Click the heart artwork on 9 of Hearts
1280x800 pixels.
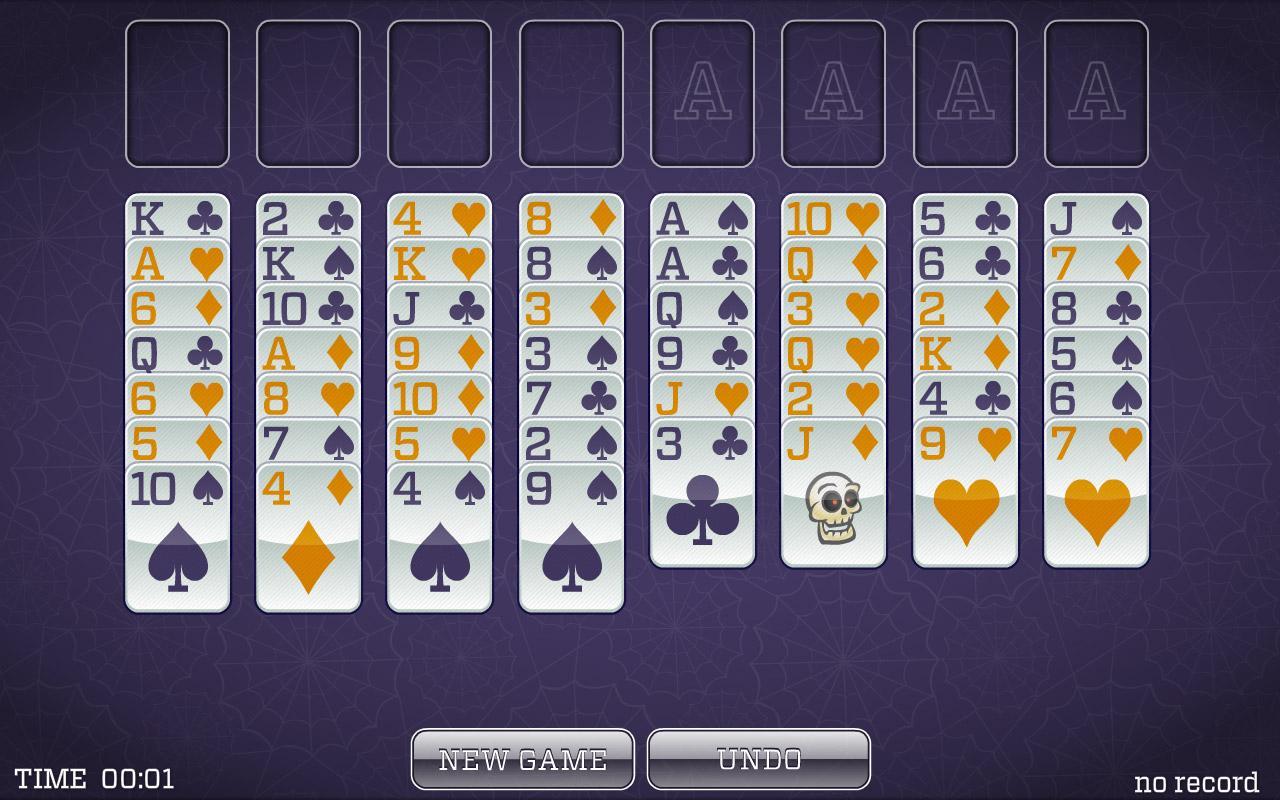tap(964, 510)
